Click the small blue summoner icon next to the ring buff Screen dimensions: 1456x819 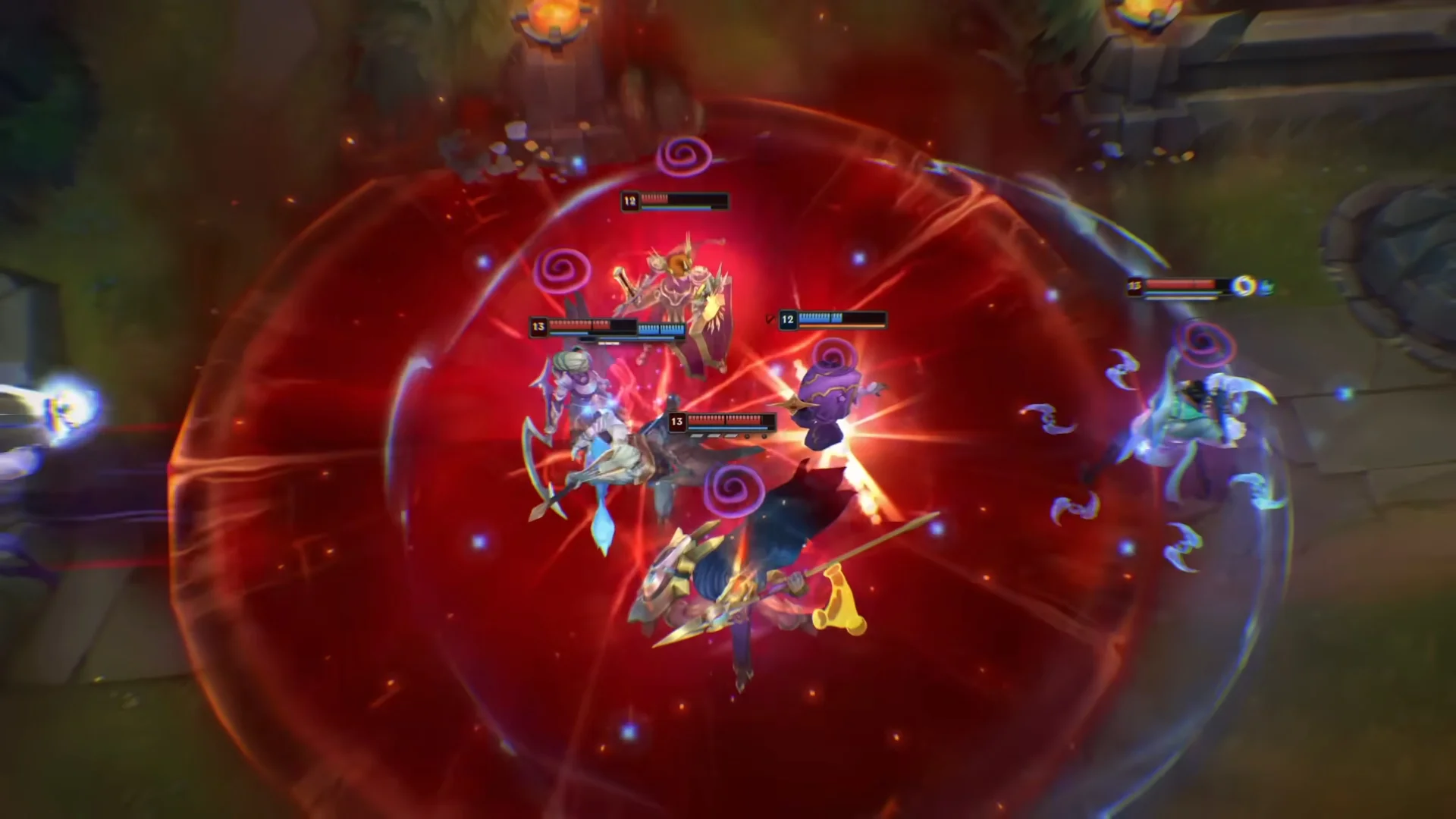pos(1269,286)
